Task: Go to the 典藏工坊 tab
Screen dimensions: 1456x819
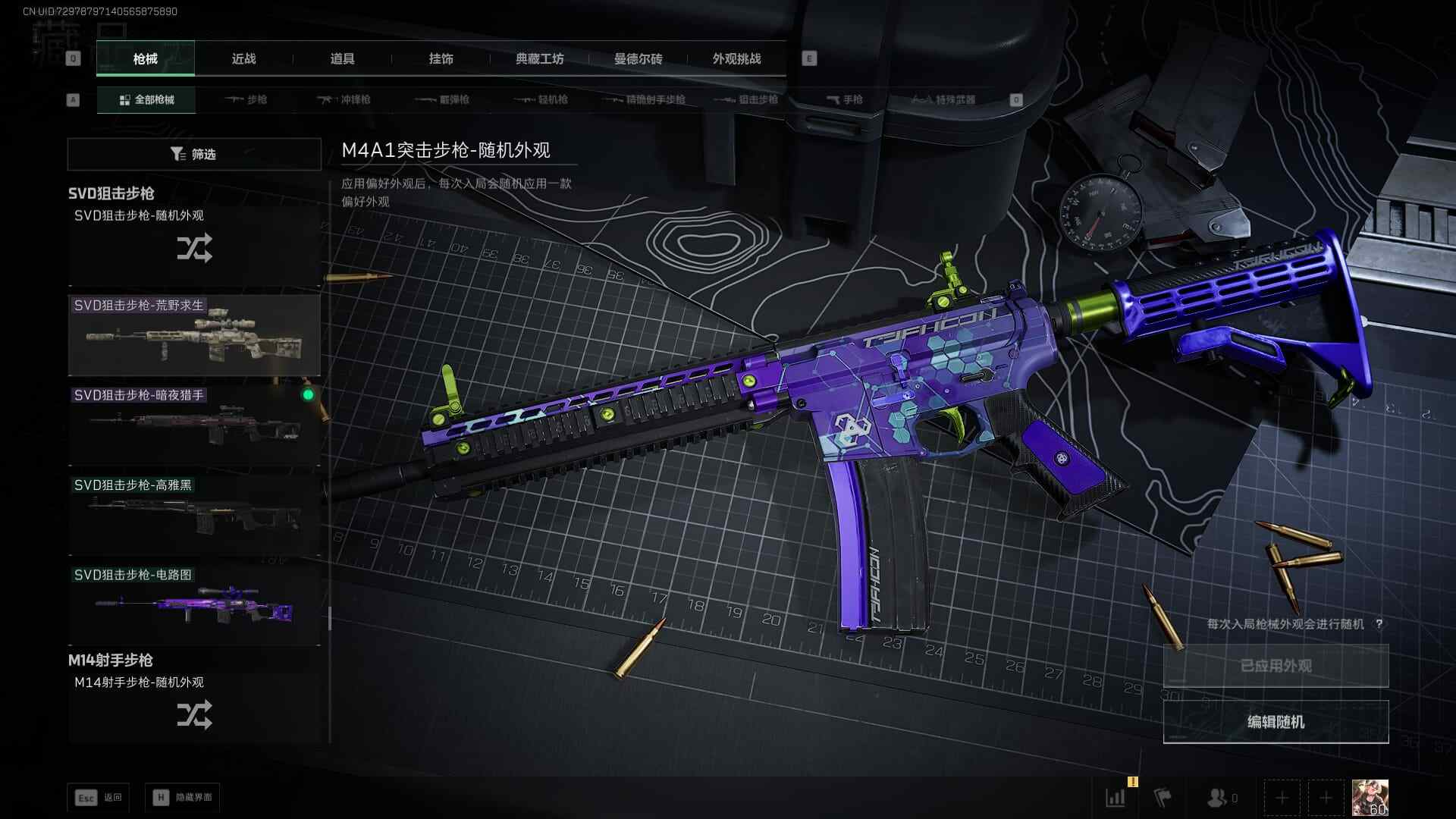Action: (539, 58)
